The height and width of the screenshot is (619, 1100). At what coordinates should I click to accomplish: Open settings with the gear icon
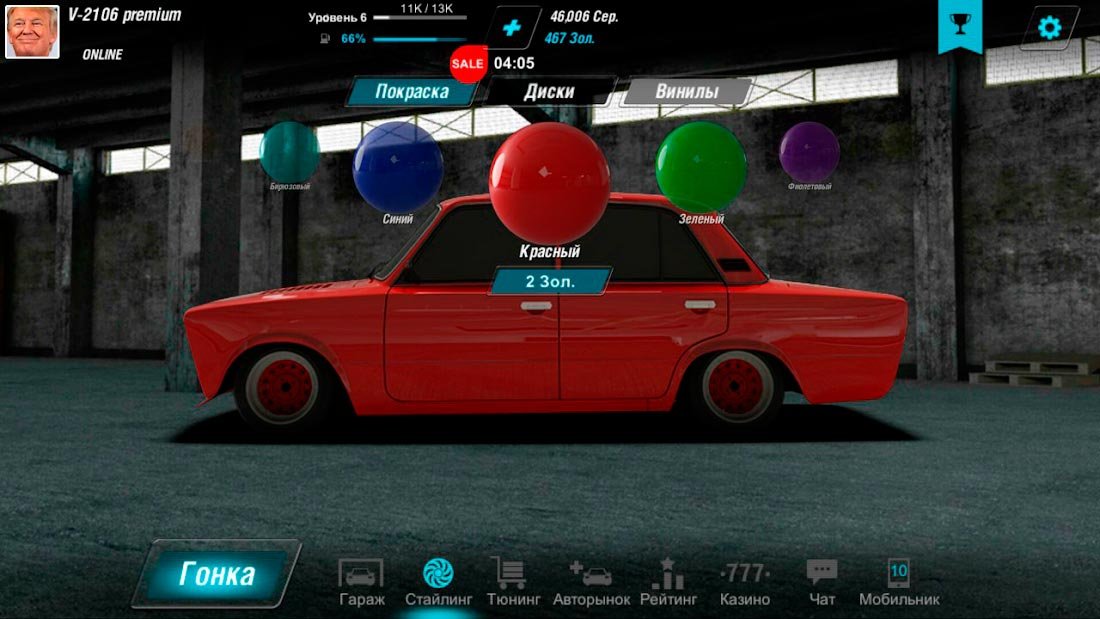point(1049,27)
